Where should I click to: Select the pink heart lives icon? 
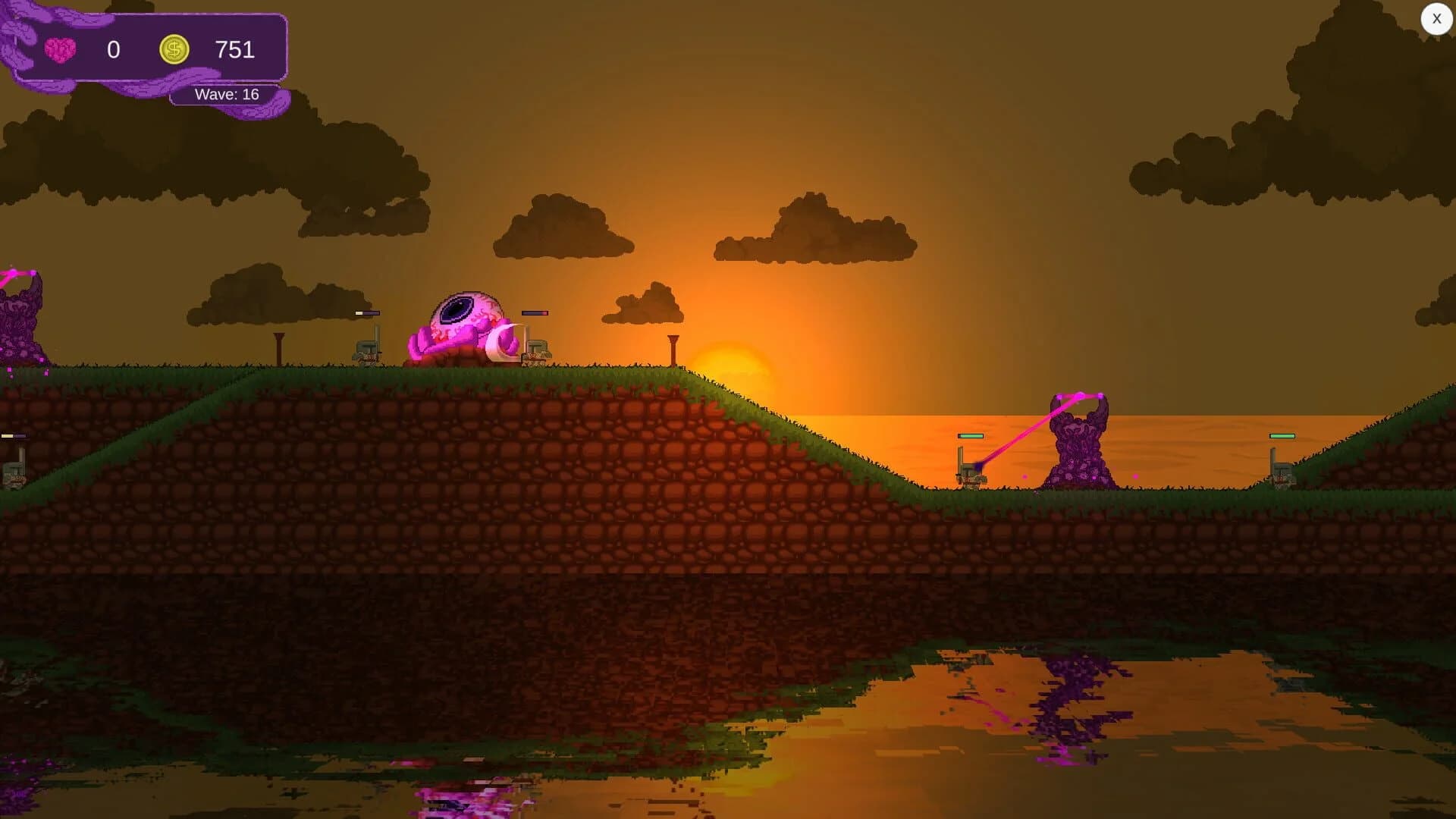tap(59, 48)
